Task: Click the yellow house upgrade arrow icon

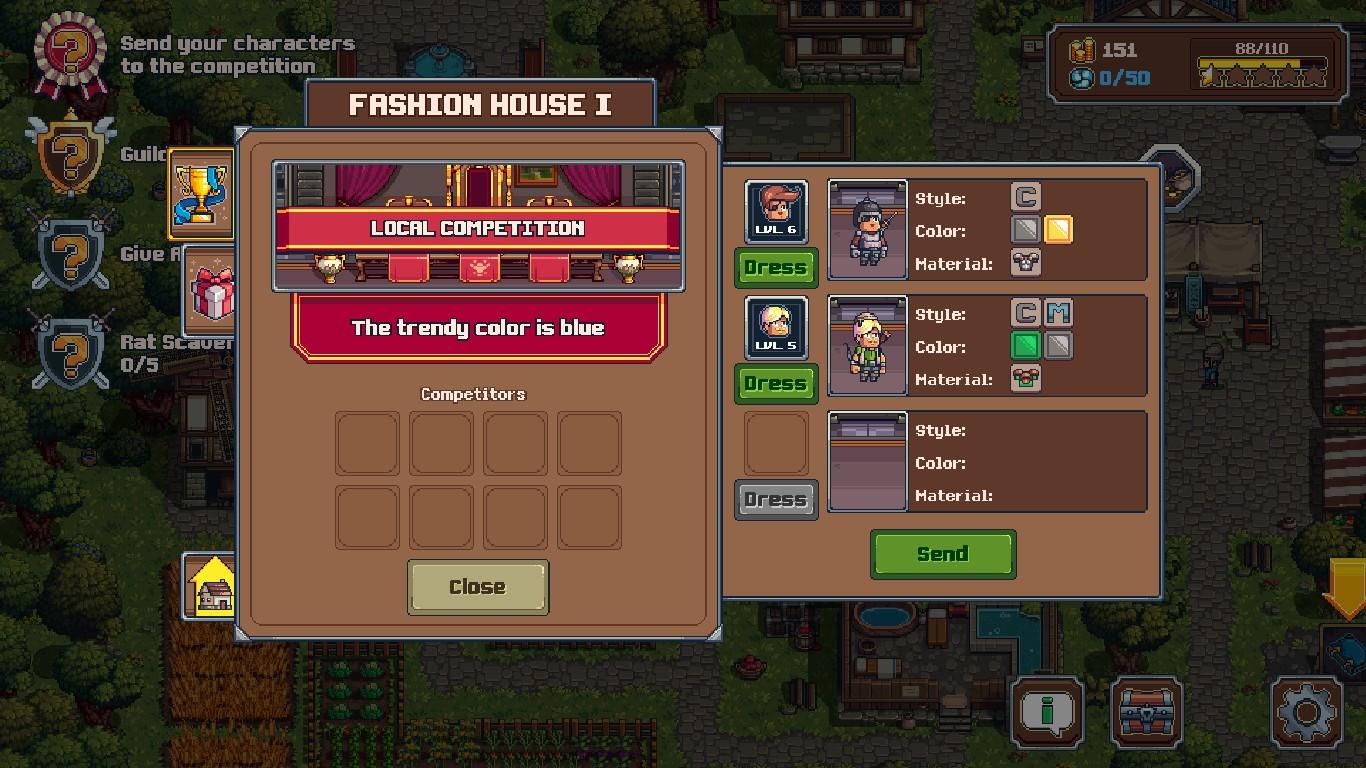Action: click(x=211, y=585)
